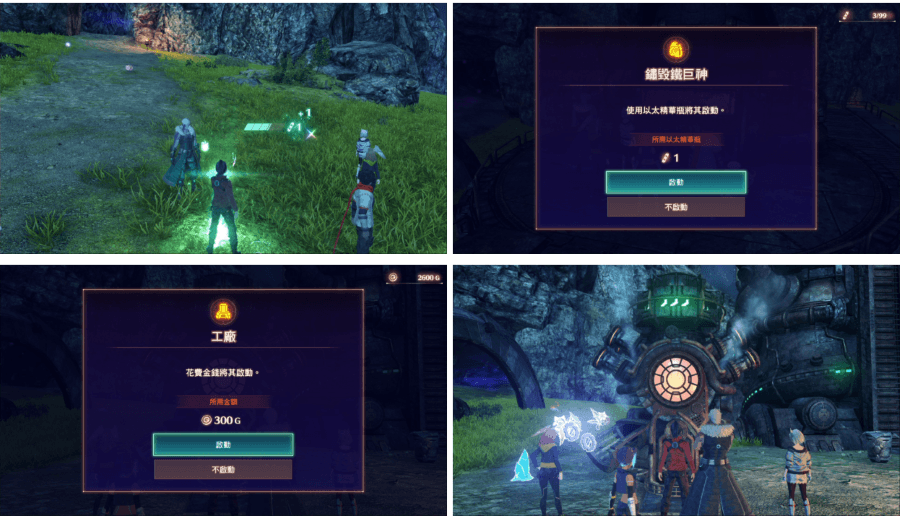Click 啟動 in the 工廠 dialog
900x516 pixels.
click(x=223, y=444)
